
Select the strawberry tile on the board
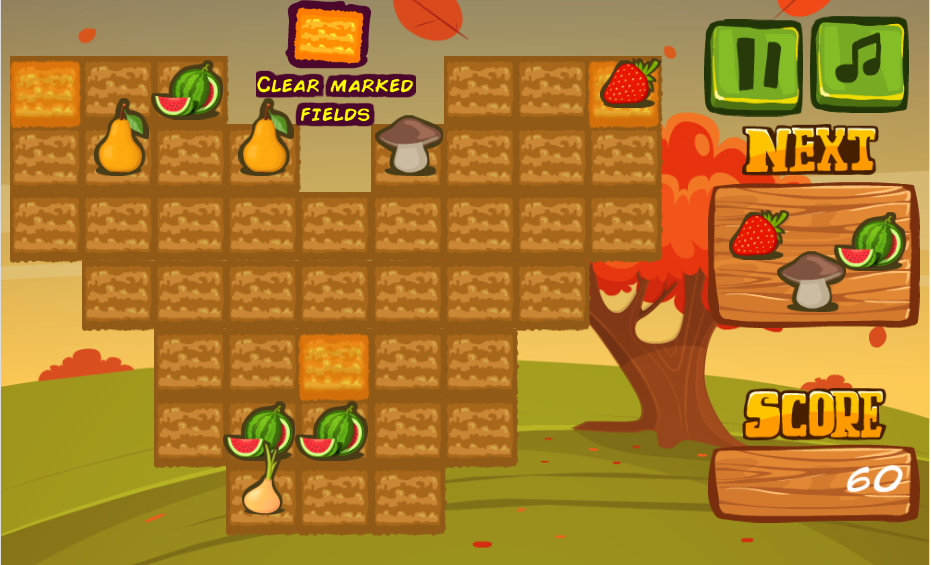pos(627,86)
